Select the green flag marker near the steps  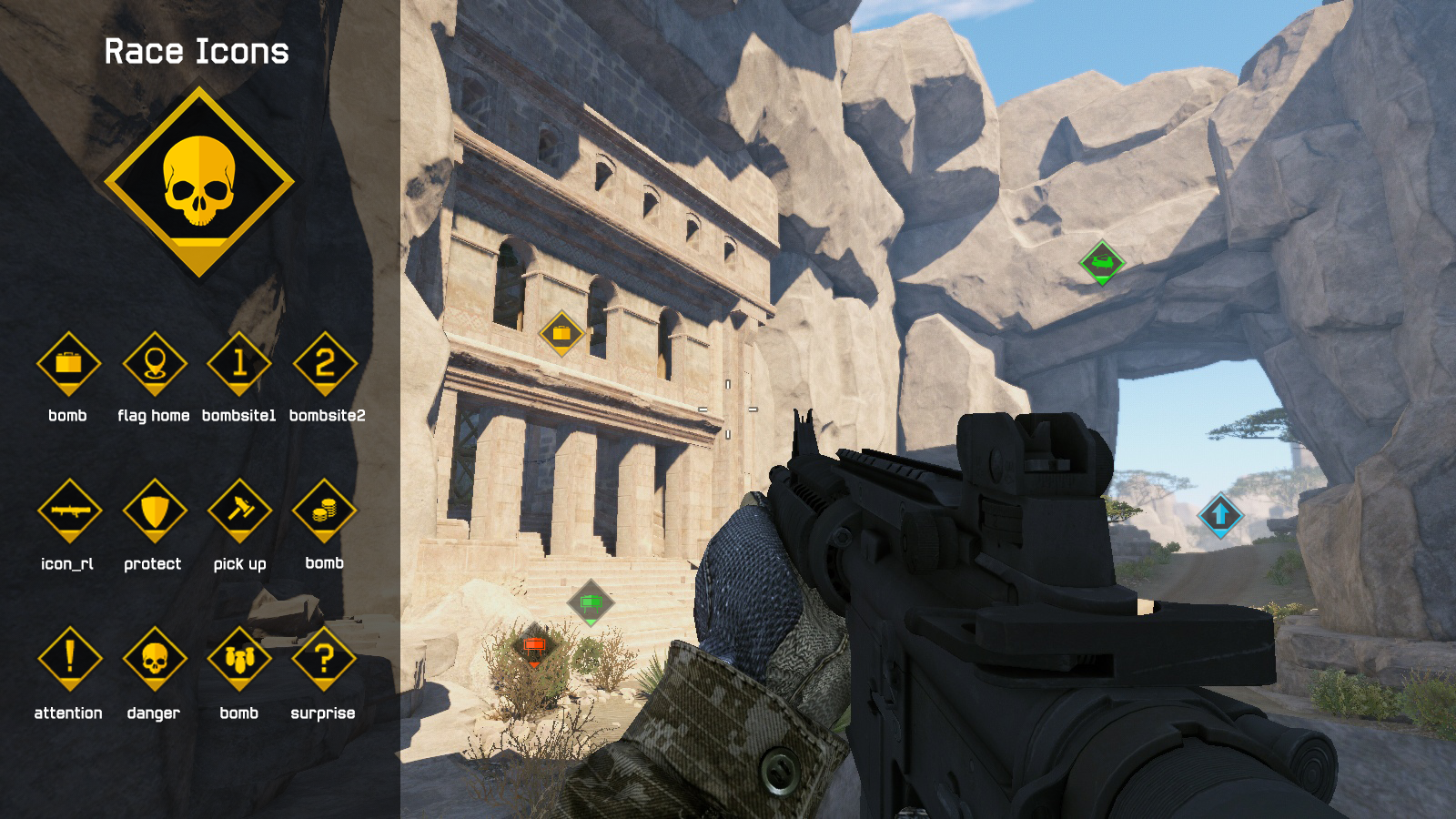(x=591, y=602)
